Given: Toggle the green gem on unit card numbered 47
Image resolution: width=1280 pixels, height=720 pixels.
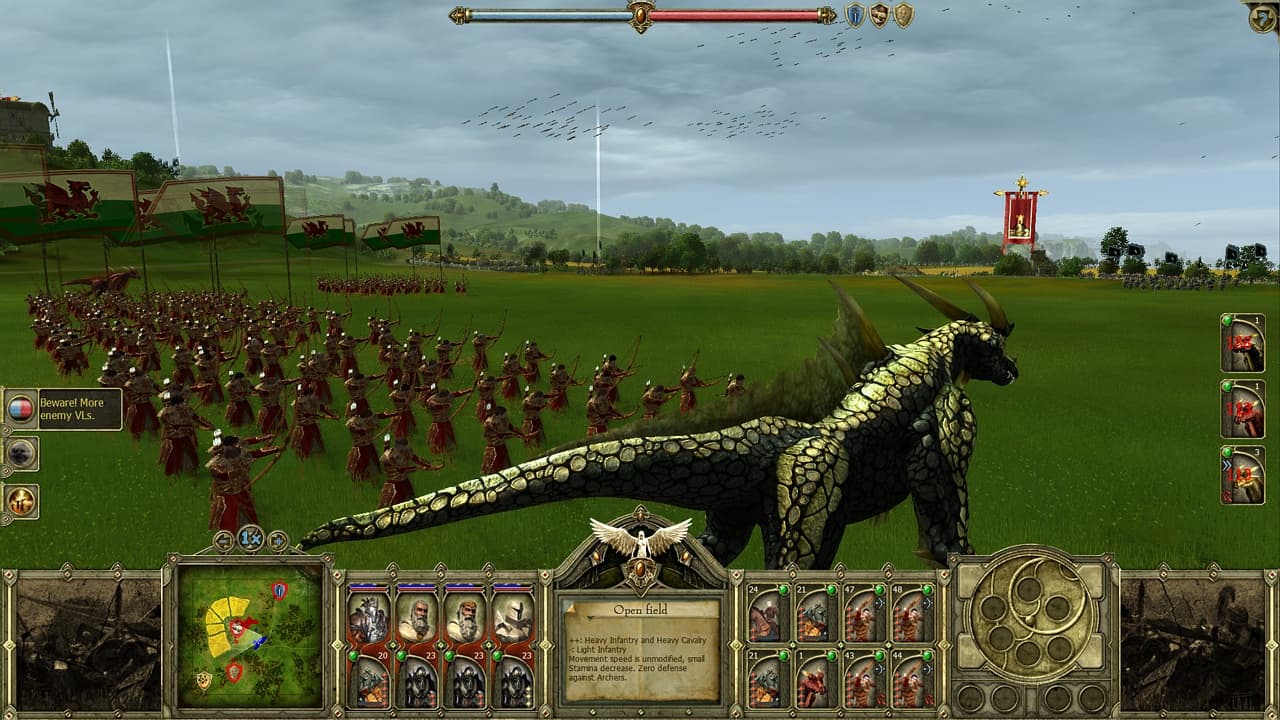Looking at the screenshot, I should click(880, 589).
